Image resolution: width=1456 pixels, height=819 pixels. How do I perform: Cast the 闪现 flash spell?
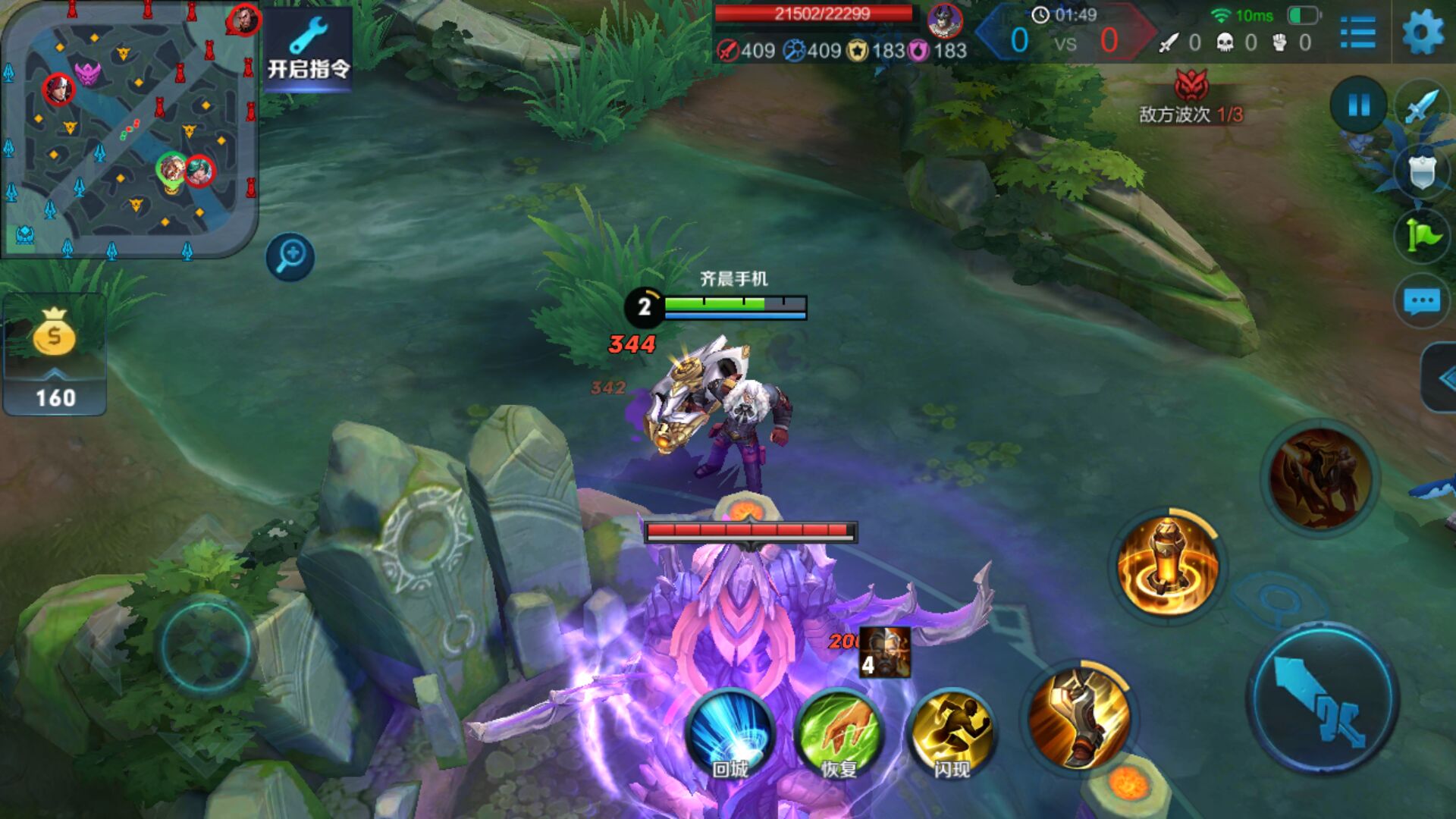pos(951,734)
